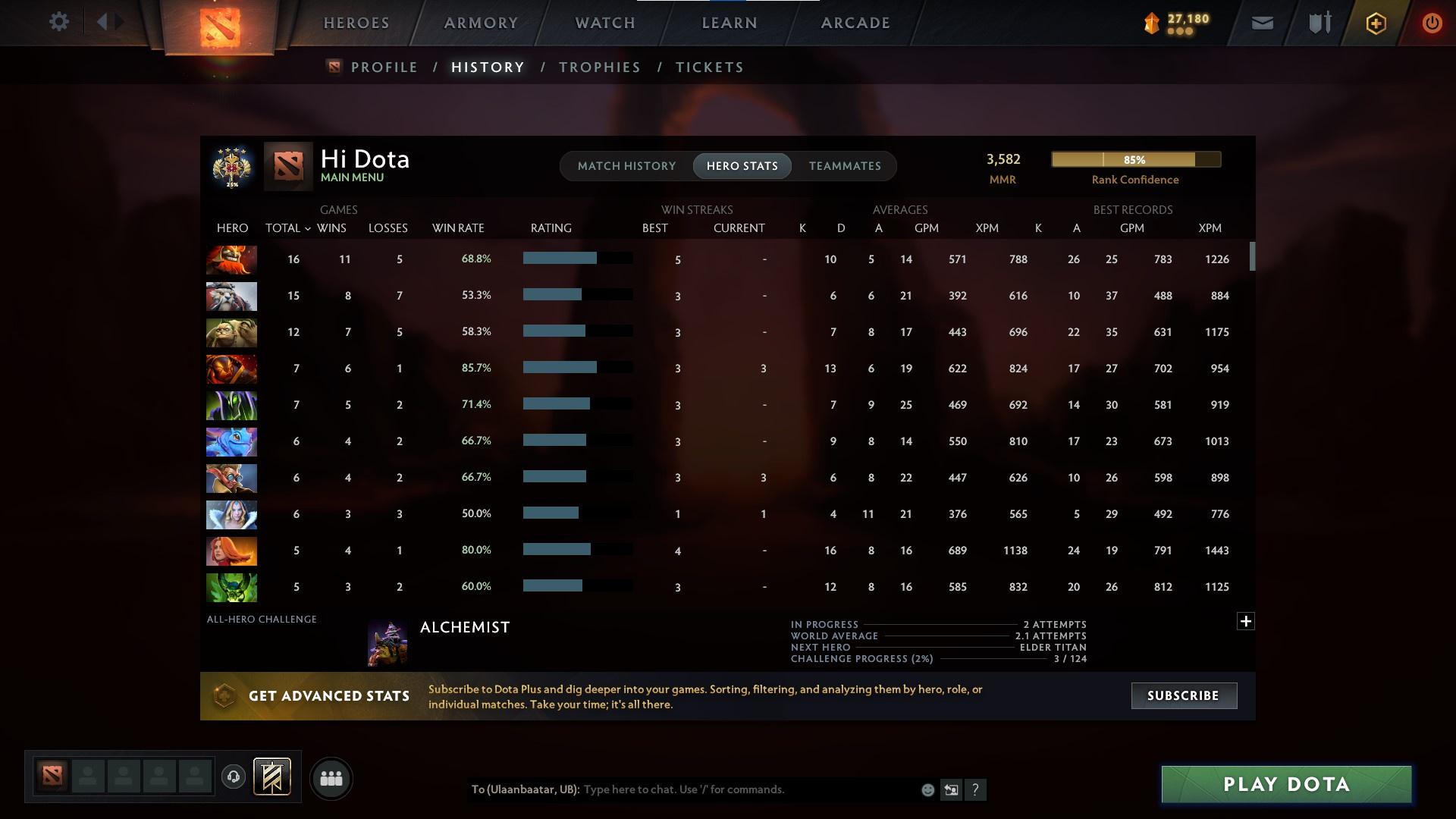Open the TOTAL games sort dropdown
Viewport: 1456px width, 819px height.
pos(288,227)
